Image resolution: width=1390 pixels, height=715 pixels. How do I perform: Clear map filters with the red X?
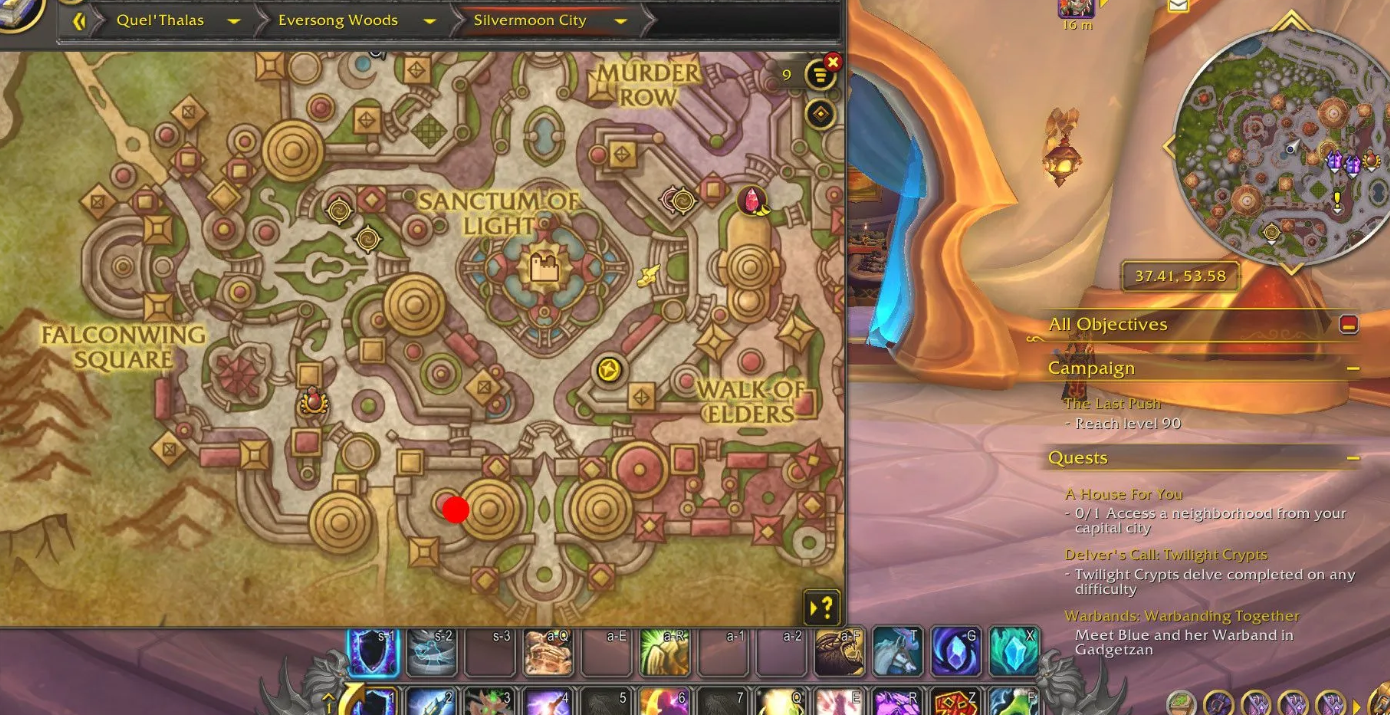point(833,62)
